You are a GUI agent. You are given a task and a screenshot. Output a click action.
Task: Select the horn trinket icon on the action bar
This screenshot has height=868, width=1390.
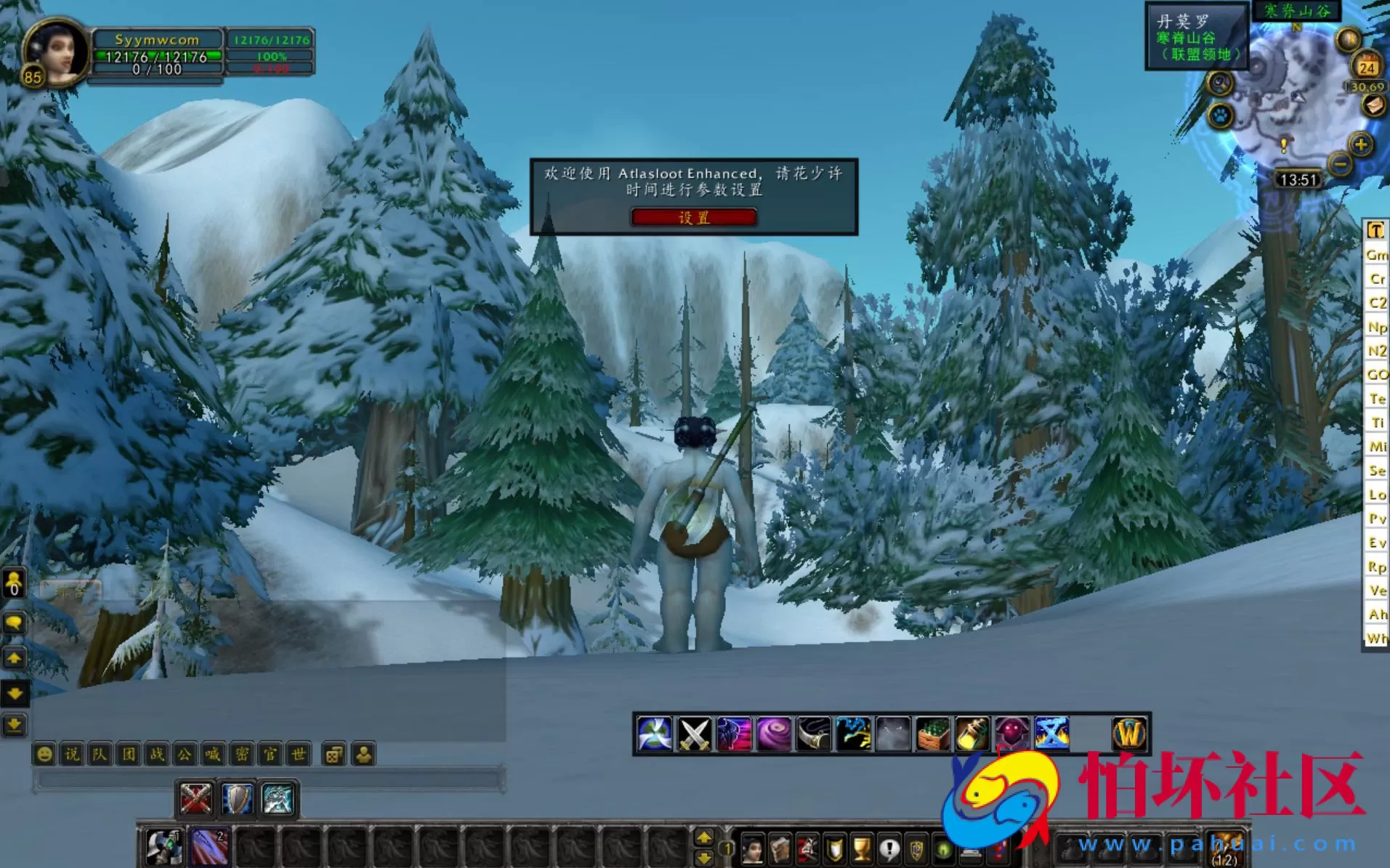pyautogui.click(x=812, y=735)
